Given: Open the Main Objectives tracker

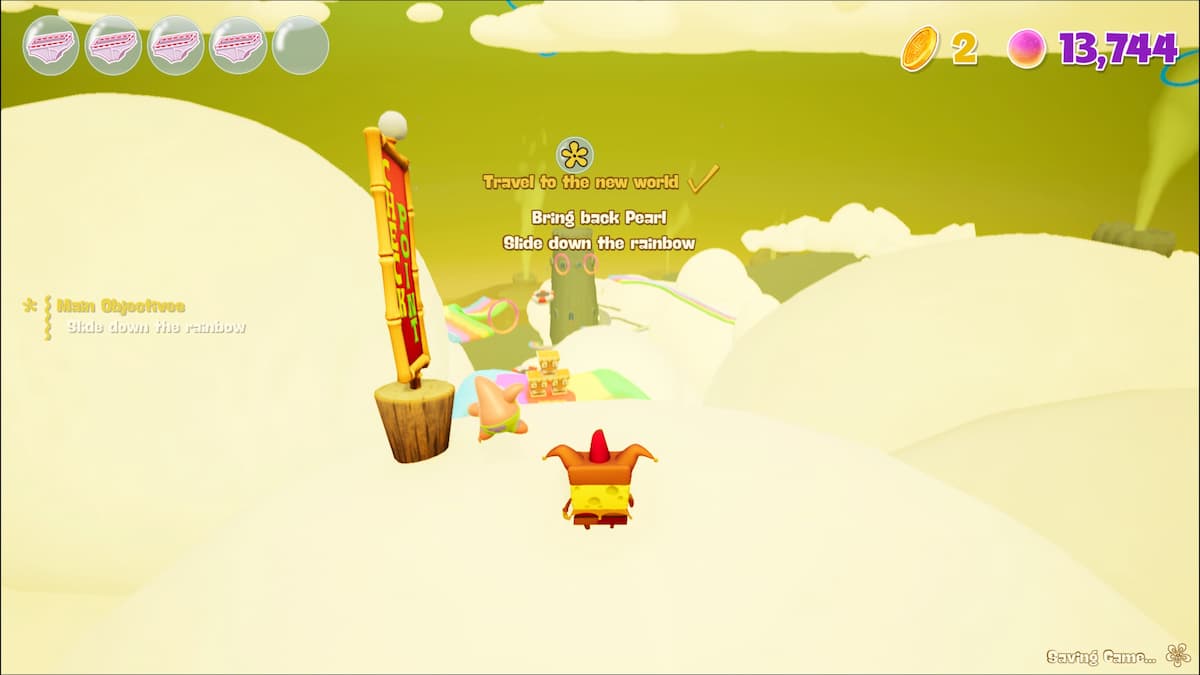Looking at the screenshot, I should pos(120,306).
